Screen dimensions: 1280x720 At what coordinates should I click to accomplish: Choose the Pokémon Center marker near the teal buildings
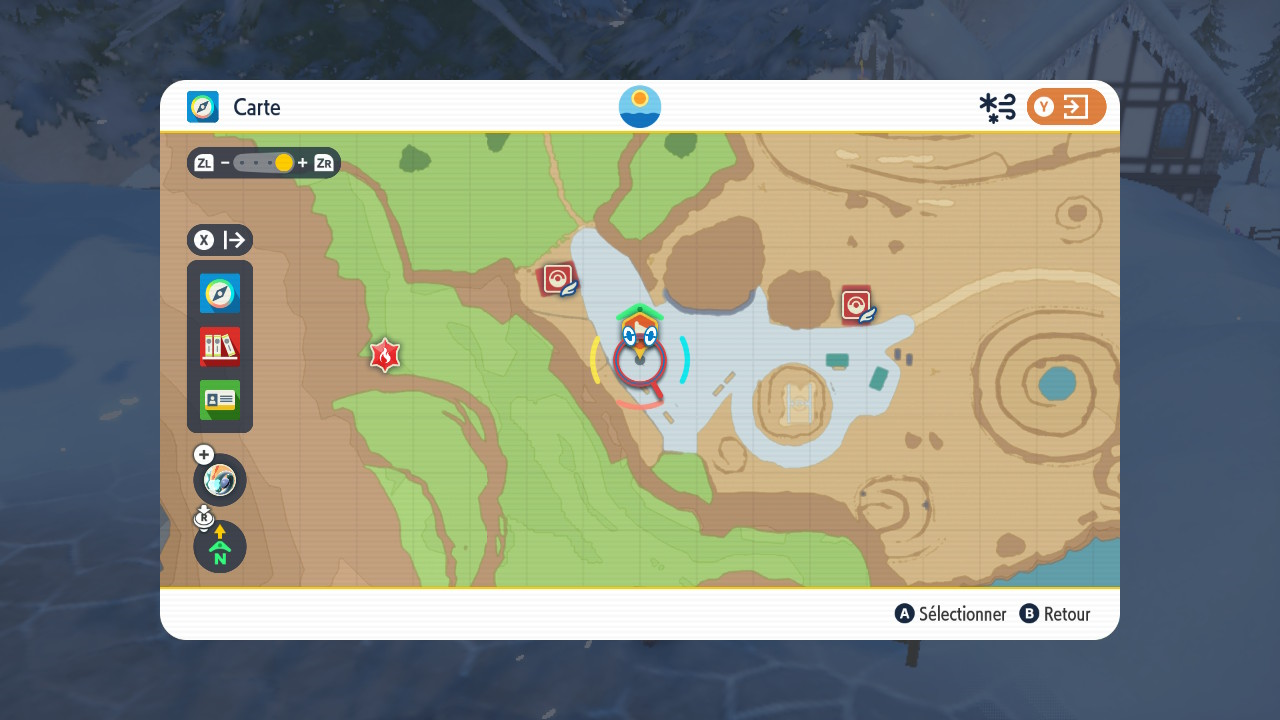(x=857, y=305)
